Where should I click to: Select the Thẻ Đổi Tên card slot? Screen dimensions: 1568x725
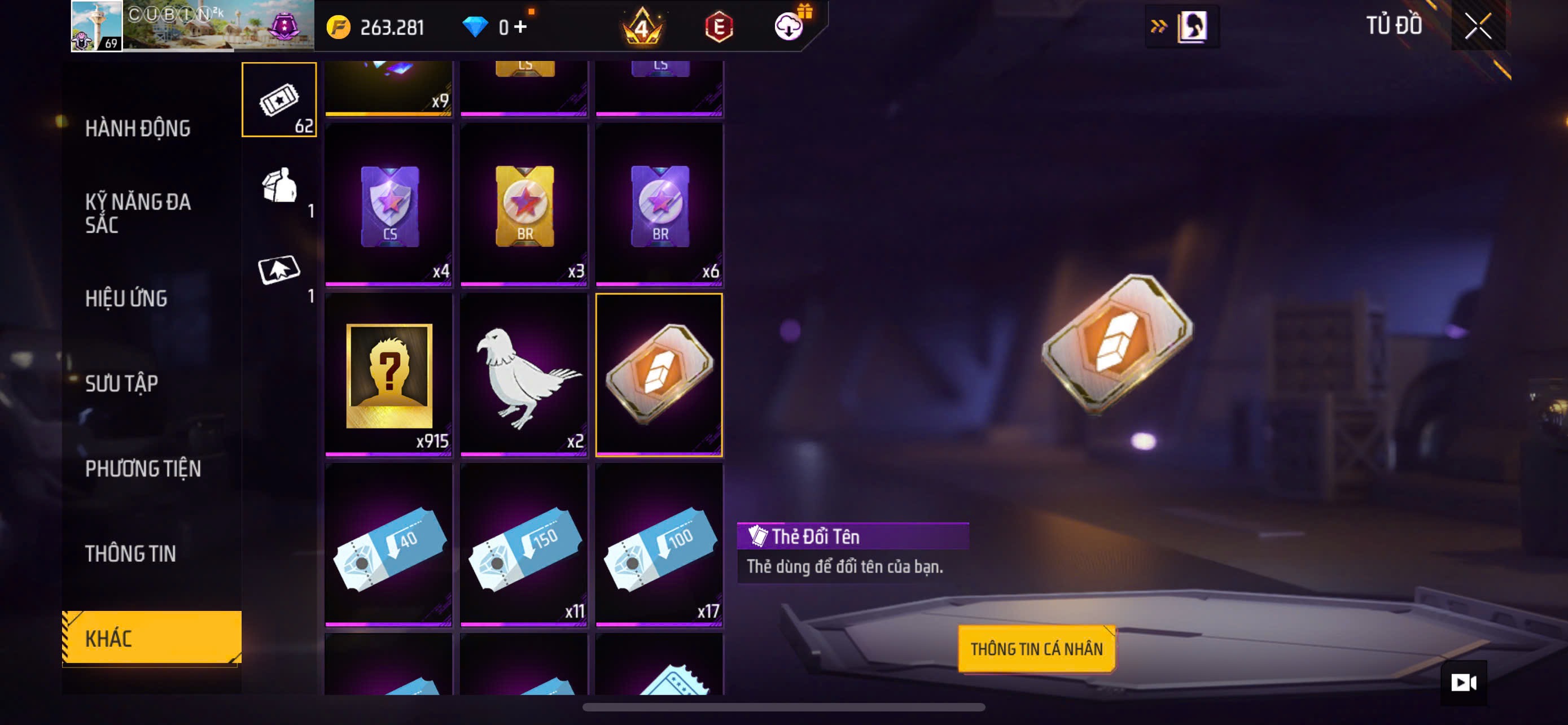[659, 375]
